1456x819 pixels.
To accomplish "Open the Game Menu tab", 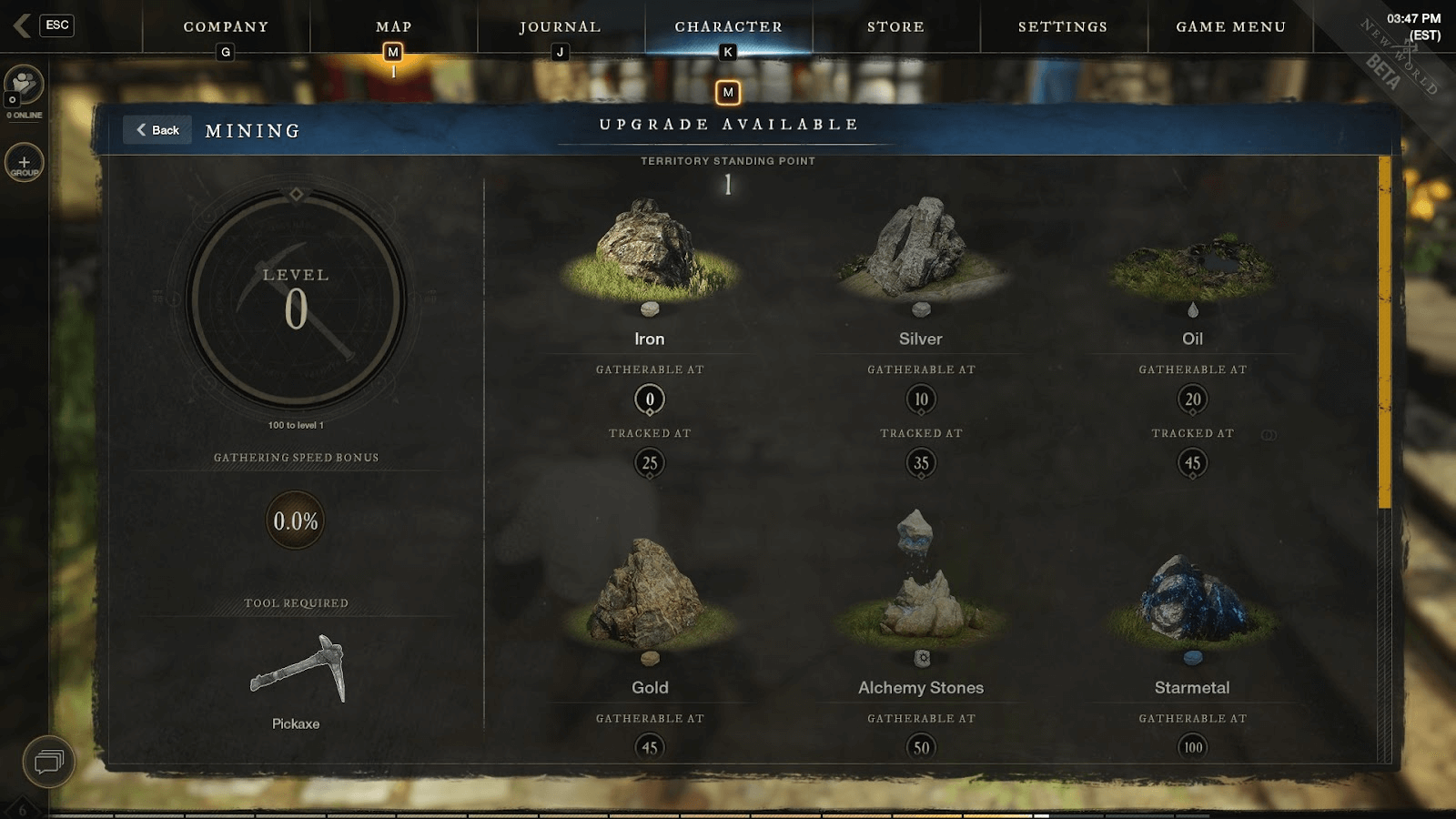I will [1230, 27].
